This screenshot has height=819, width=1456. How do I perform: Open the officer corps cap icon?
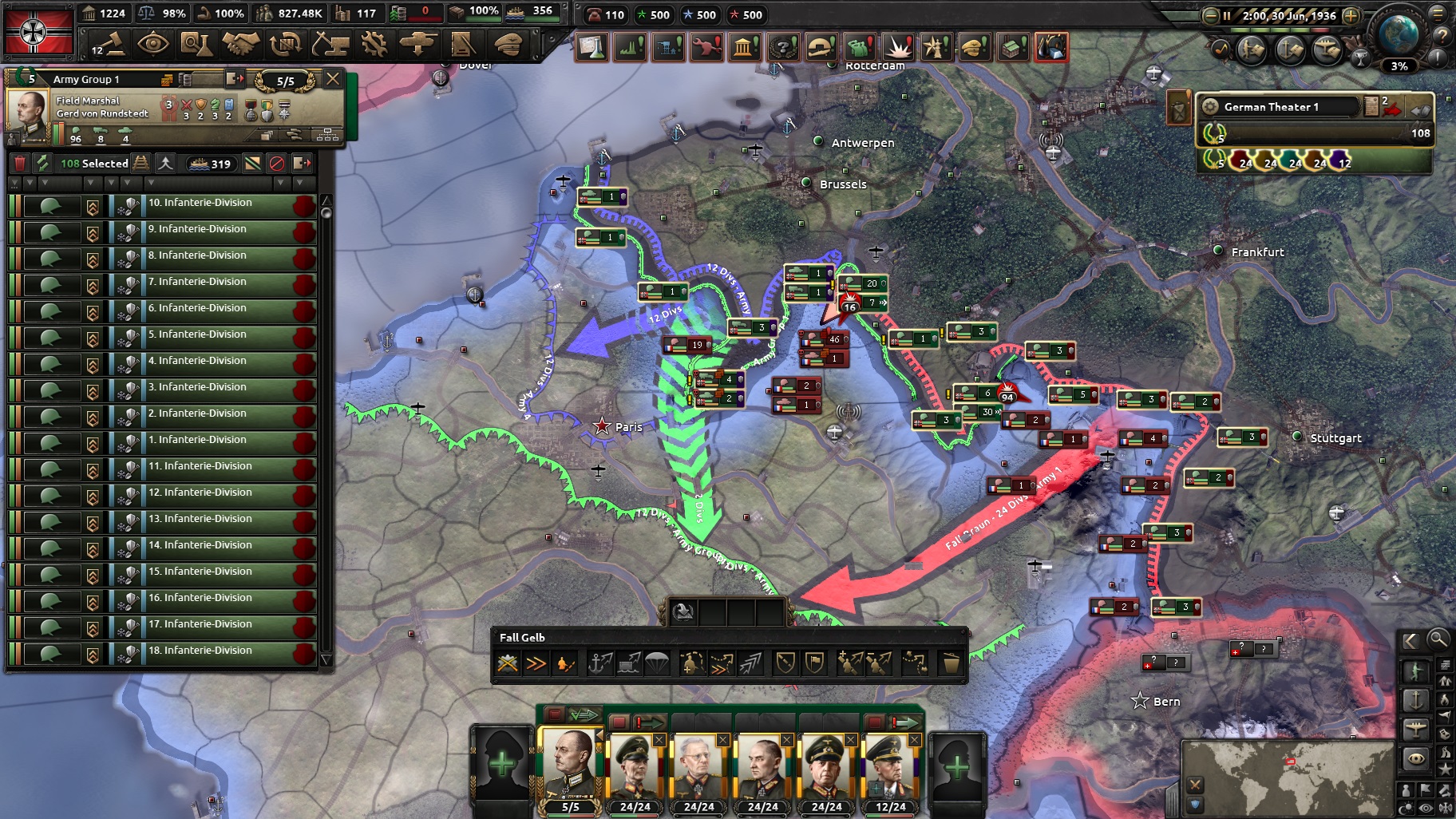pyautogui.click(x=508, y=46)
